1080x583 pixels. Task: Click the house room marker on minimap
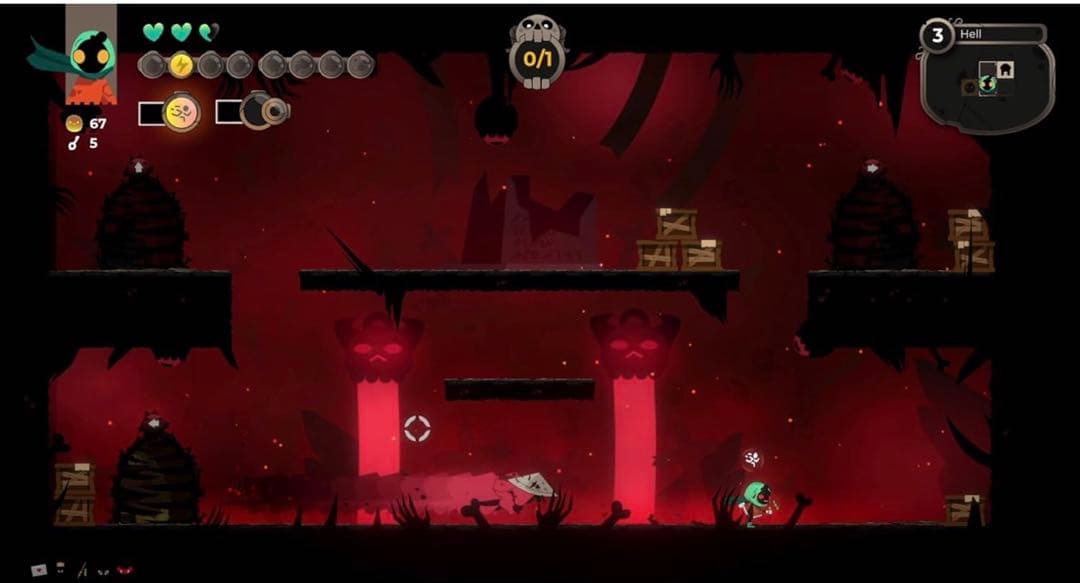[x=1001, y=69]
